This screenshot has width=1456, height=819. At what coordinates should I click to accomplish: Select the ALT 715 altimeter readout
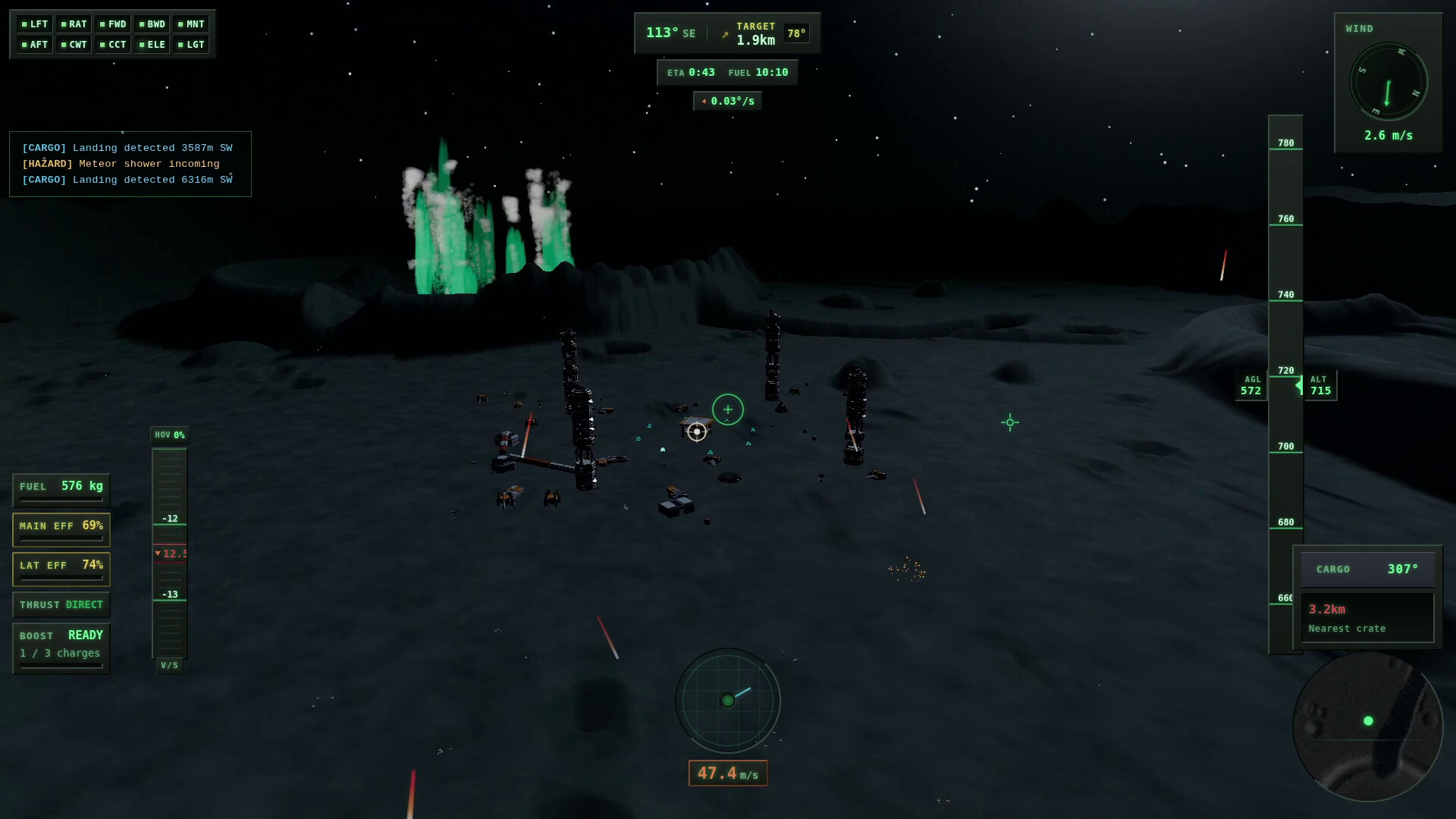pos(1319,385)
